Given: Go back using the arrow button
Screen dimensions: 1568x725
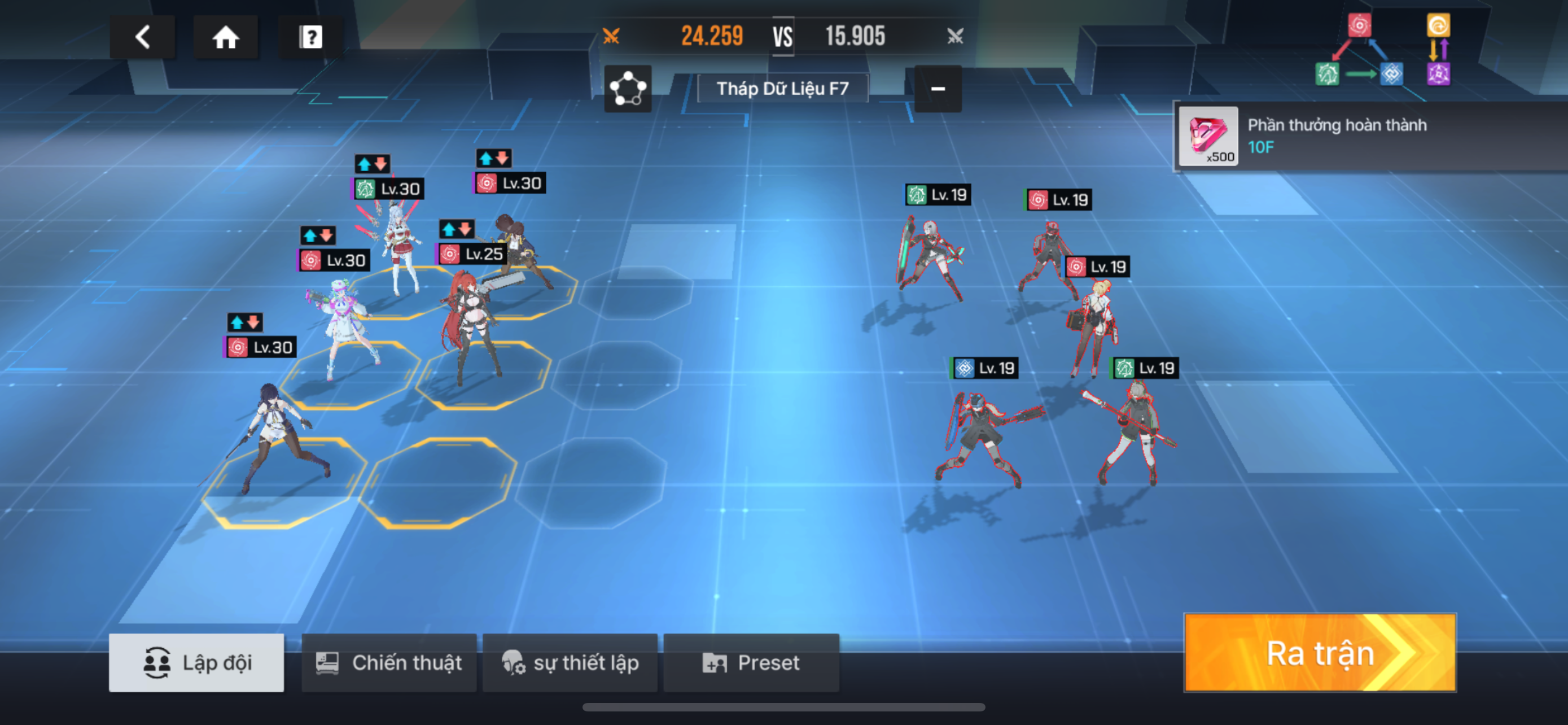Looking at the screenshot, I should tap(142, 37).
